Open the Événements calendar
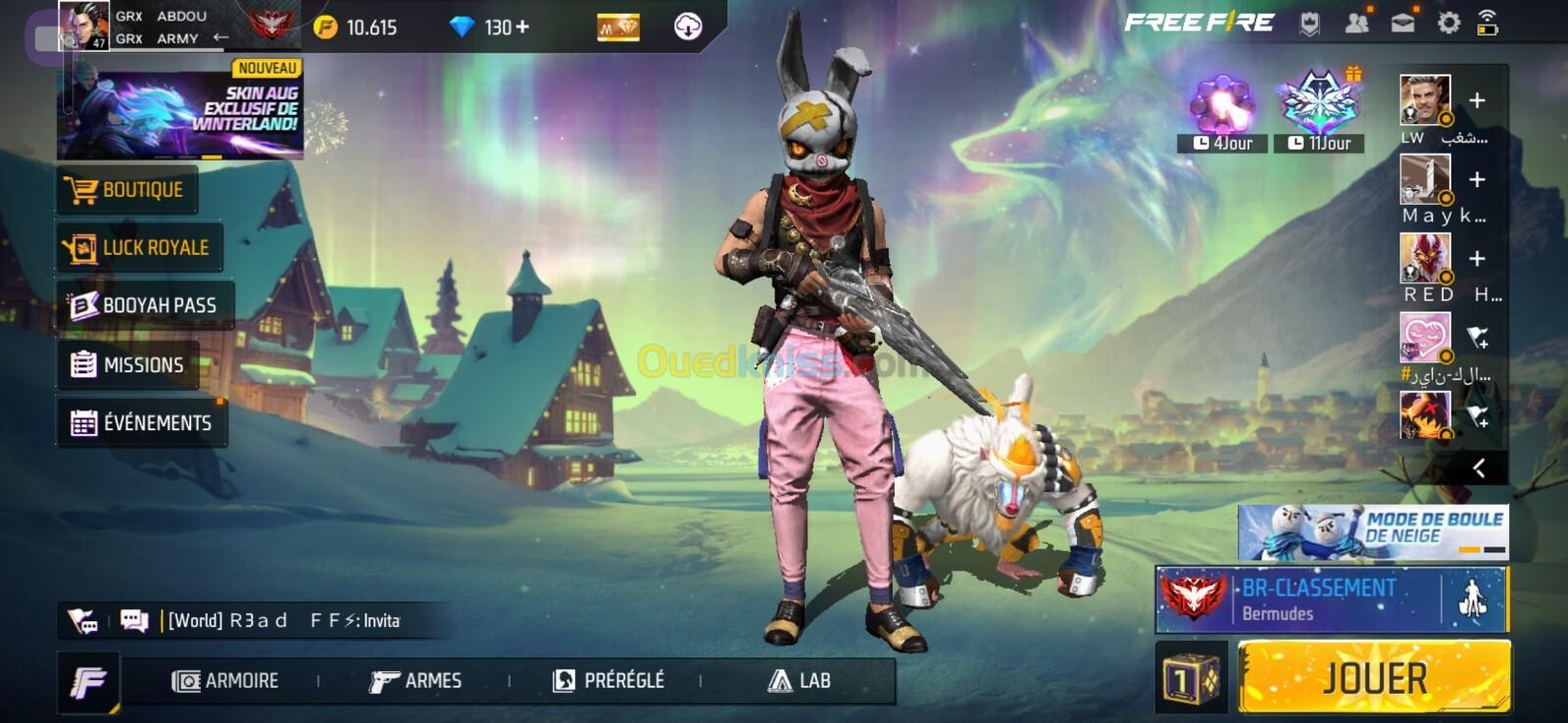The image size is (1568, 723). click(142, 423)
